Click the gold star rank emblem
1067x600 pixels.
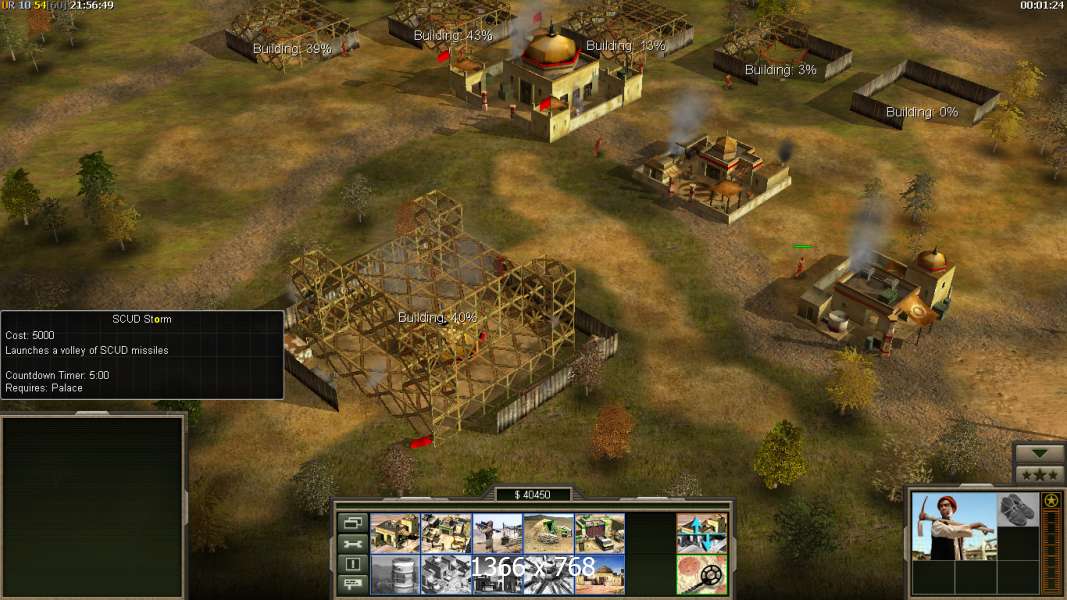pyautogui.click(x=1051, y=500)
